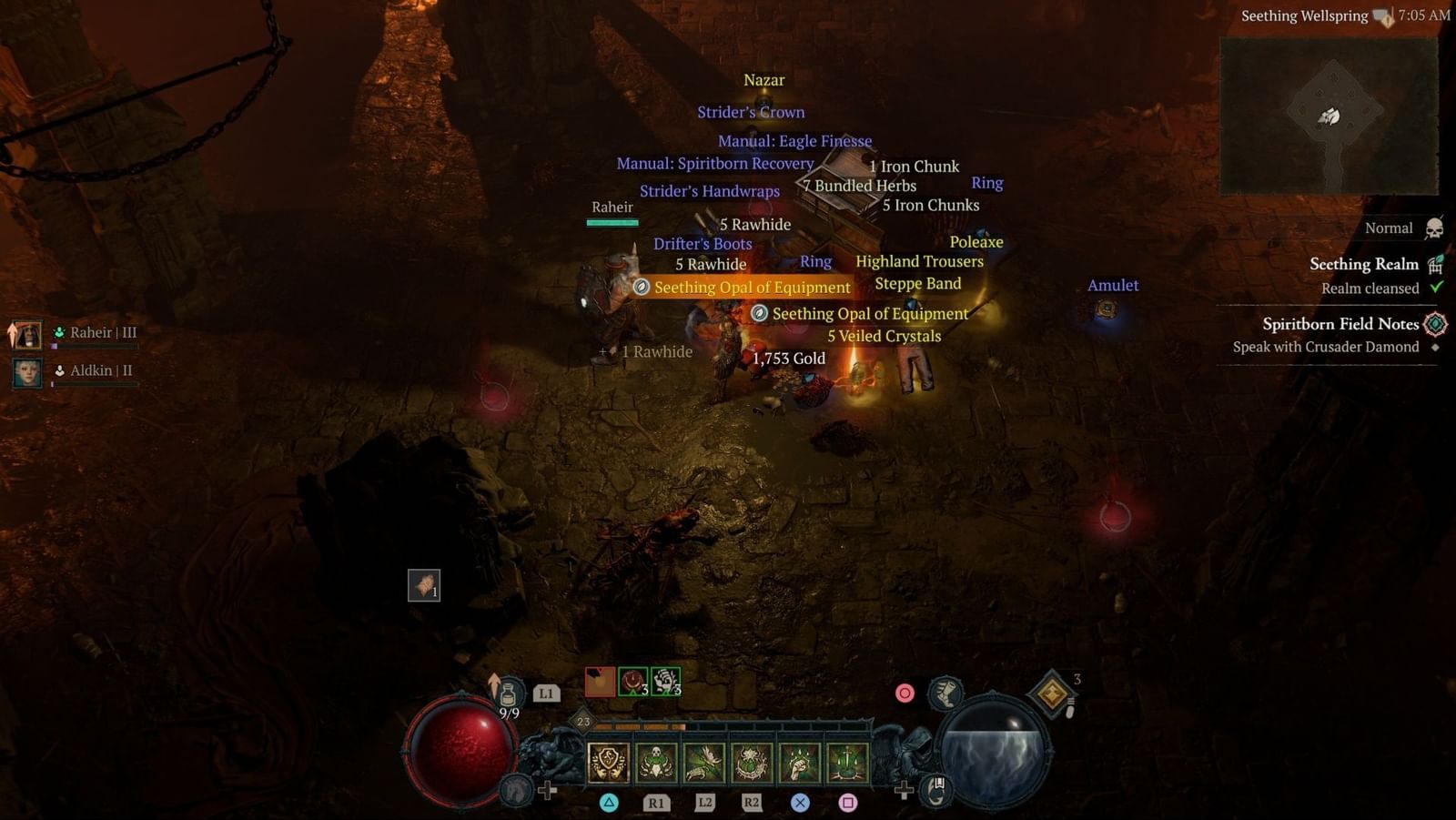Click the evade boot icon near the mana orb
The image size is (1456, 820).
[x=945, y=693]
